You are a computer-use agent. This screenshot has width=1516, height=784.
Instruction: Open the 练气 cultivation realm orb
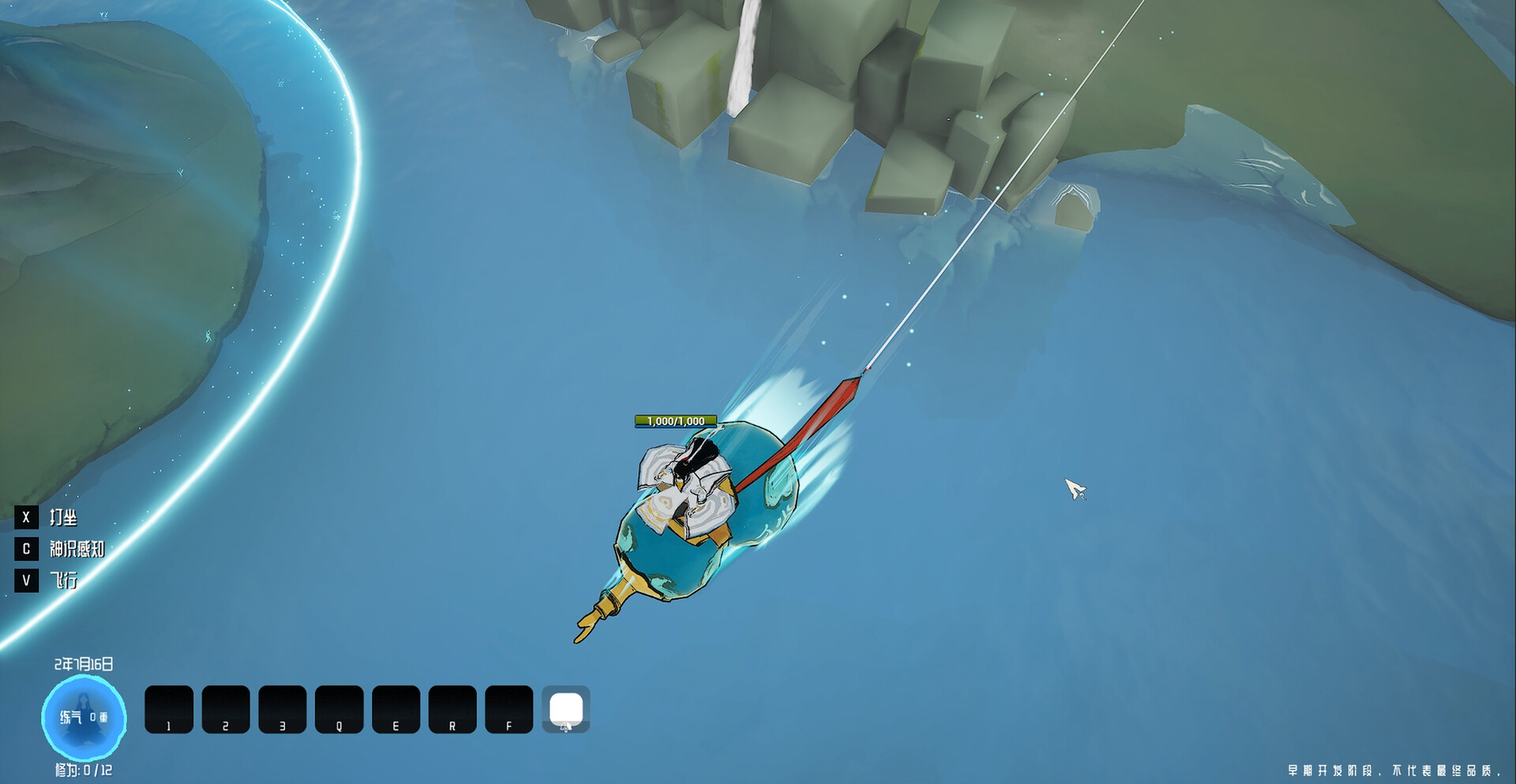(84, 717)
